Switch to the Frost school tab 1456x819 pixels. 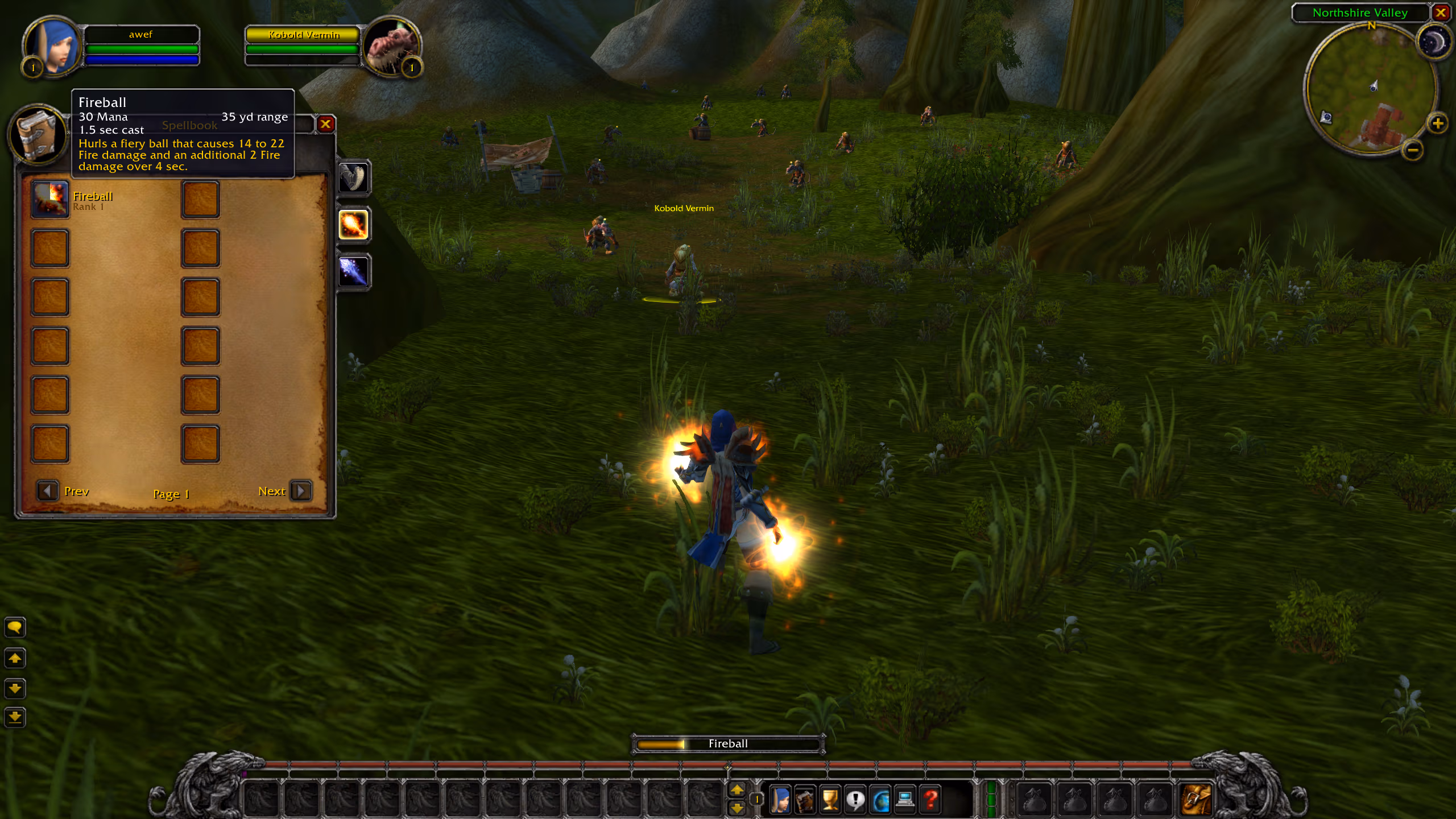353,271
